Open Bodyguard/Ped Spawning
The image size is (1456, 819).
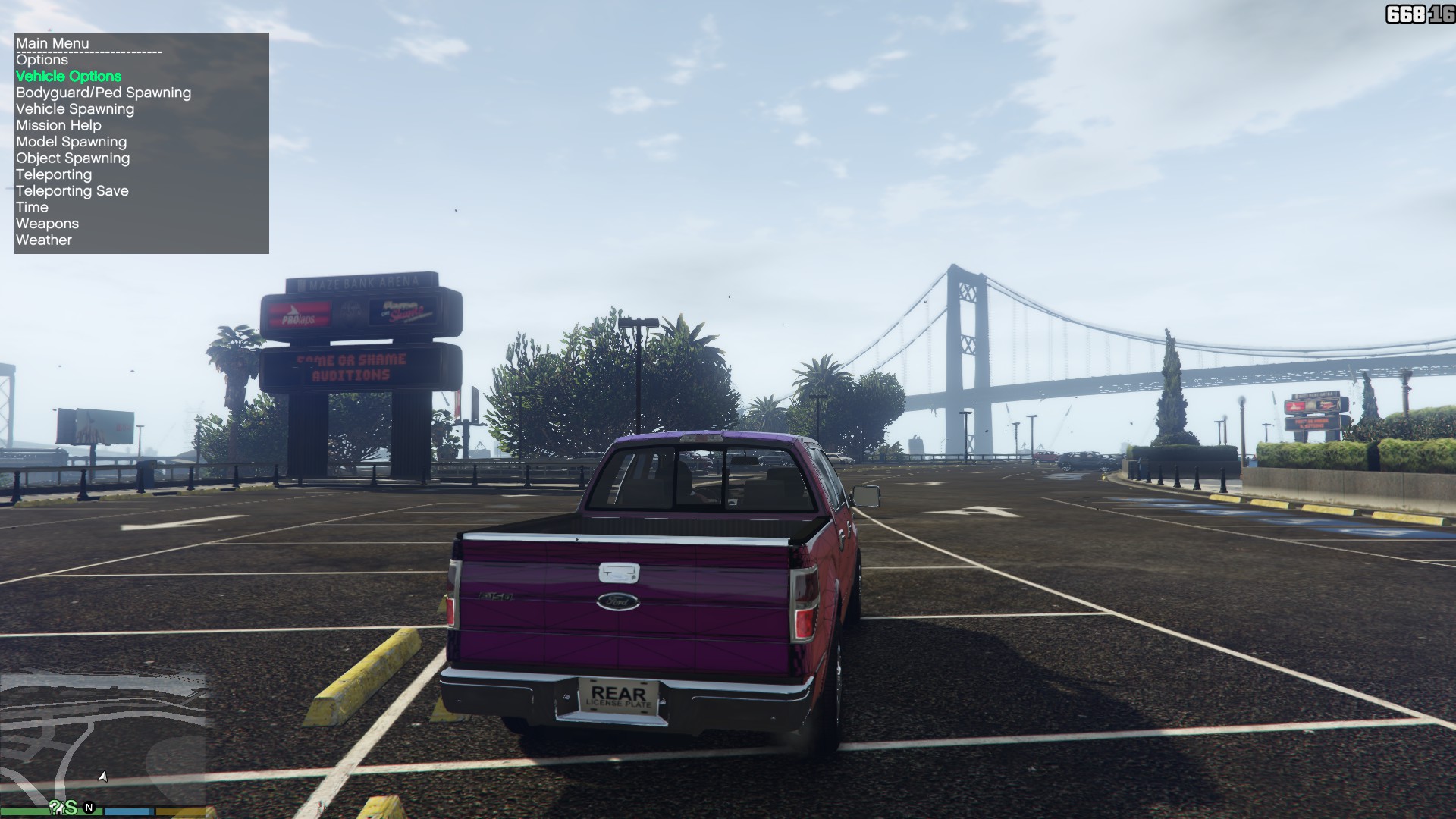(x=104, y=93)
